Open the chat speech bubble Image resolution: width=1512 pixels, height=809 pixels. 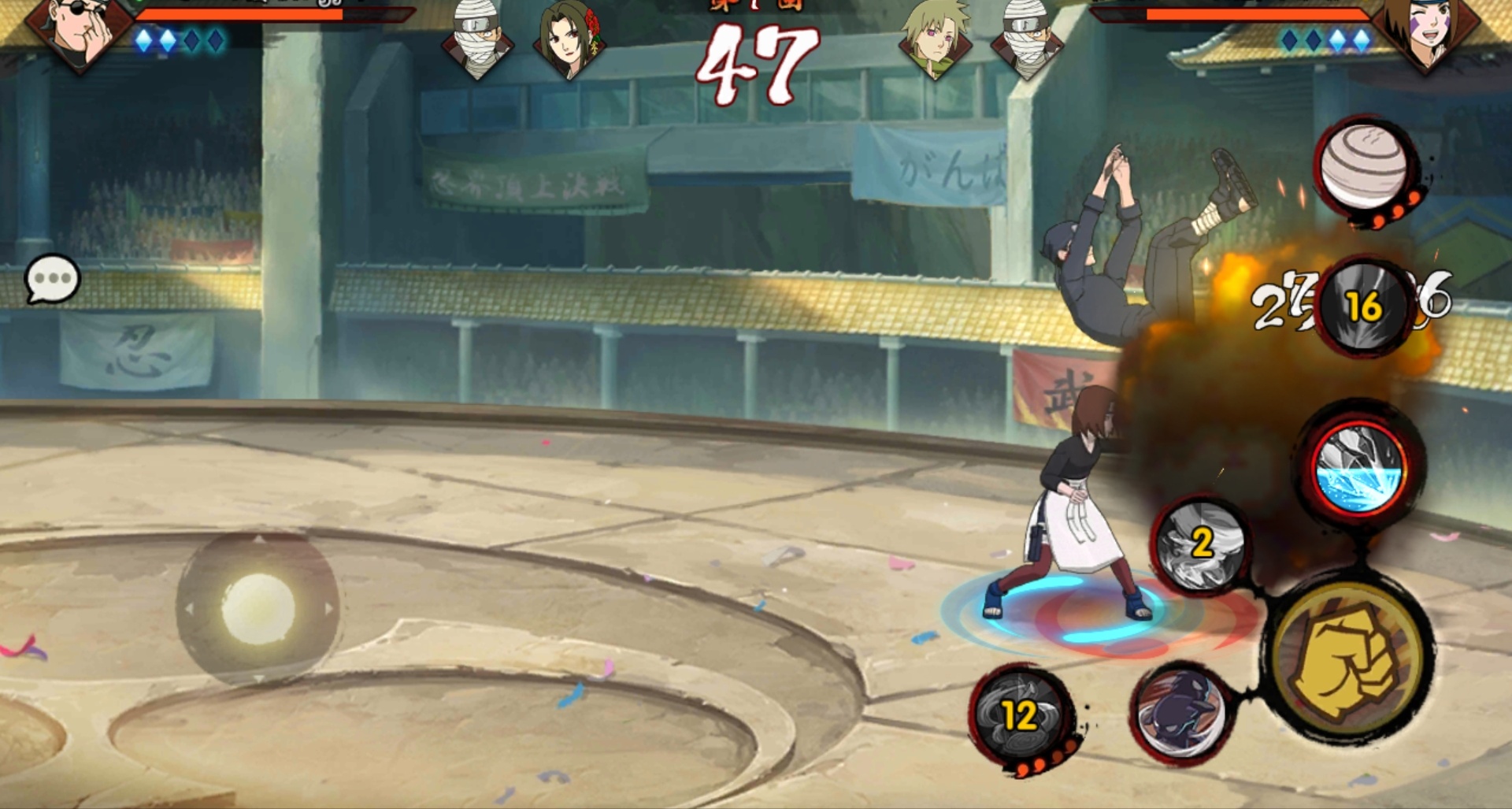pos(52,278)
